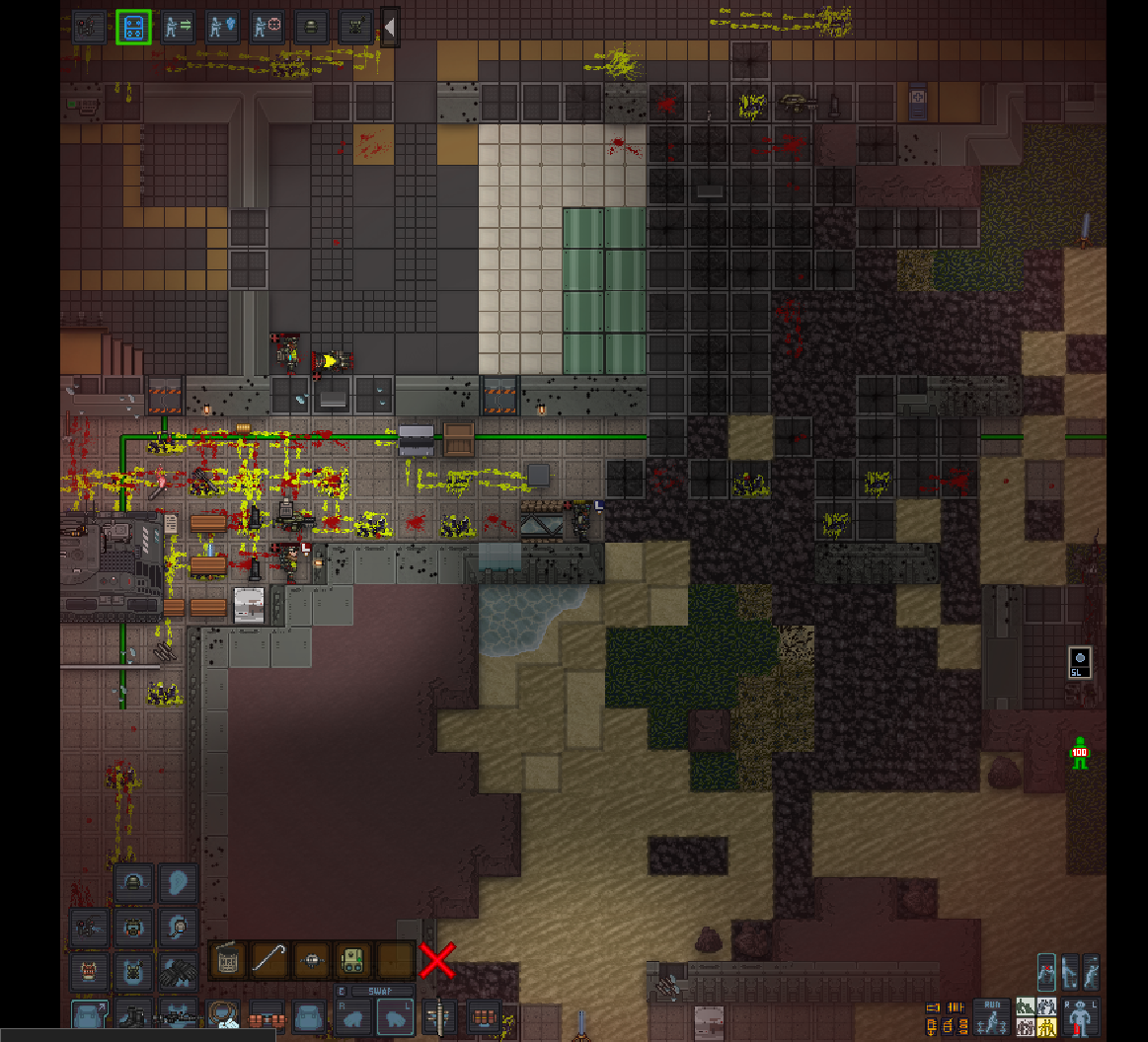
Task: Select the left hand slot
Action: [x=394, y=1016]
